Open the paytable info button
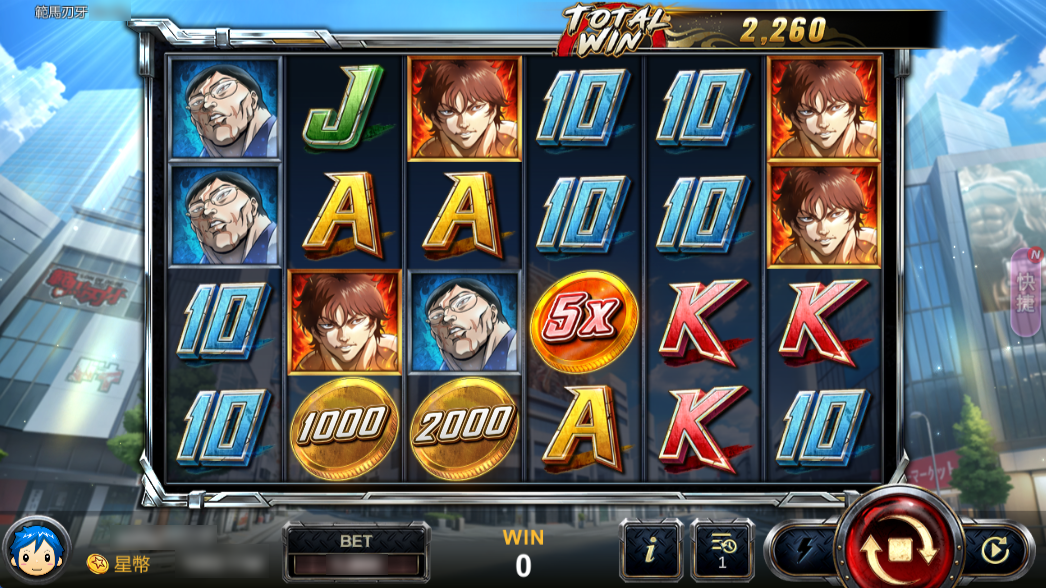1046x588 pixels. (x=651, y=549)
